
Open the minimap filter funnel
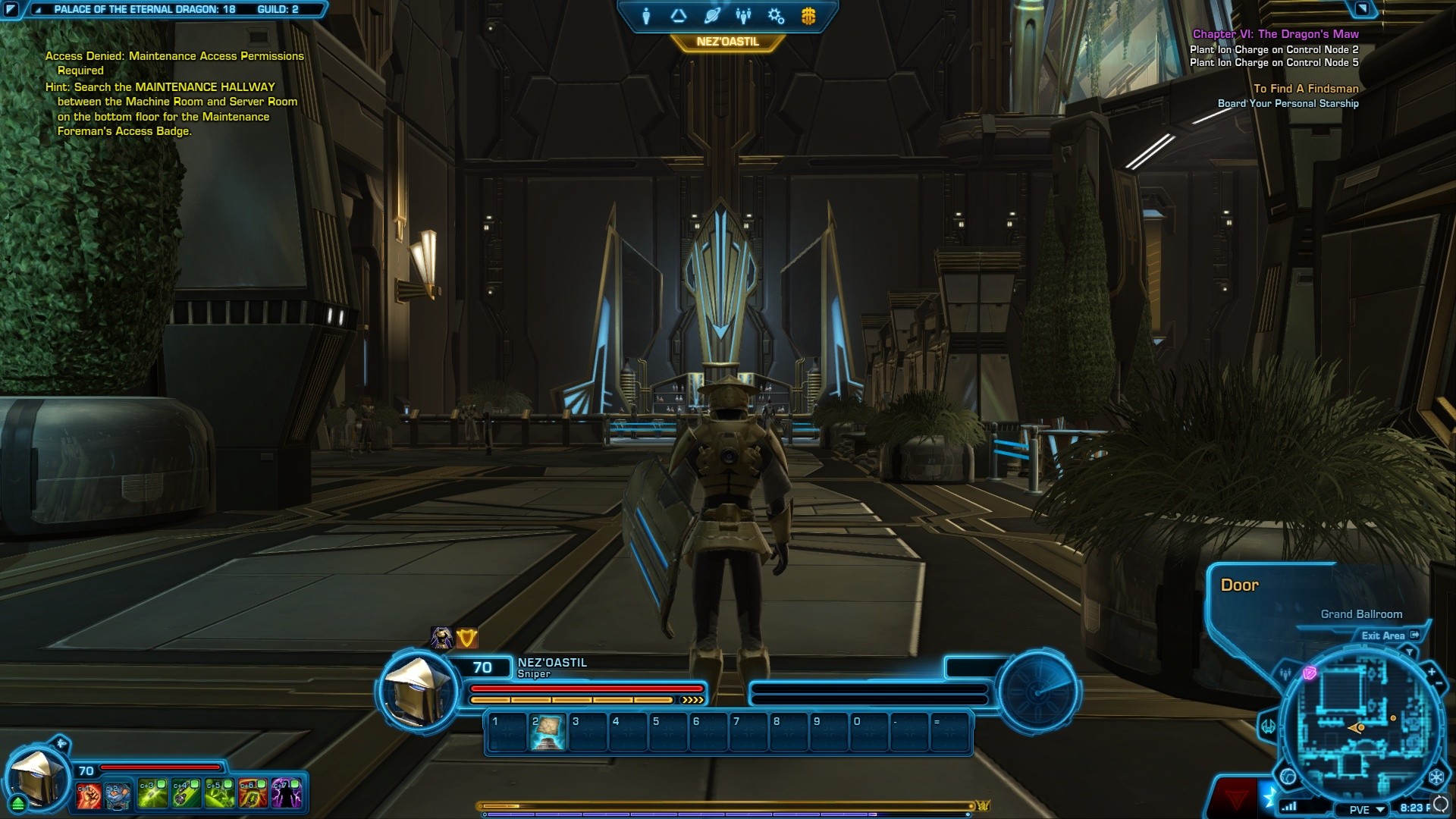(x=1410, y=651)
